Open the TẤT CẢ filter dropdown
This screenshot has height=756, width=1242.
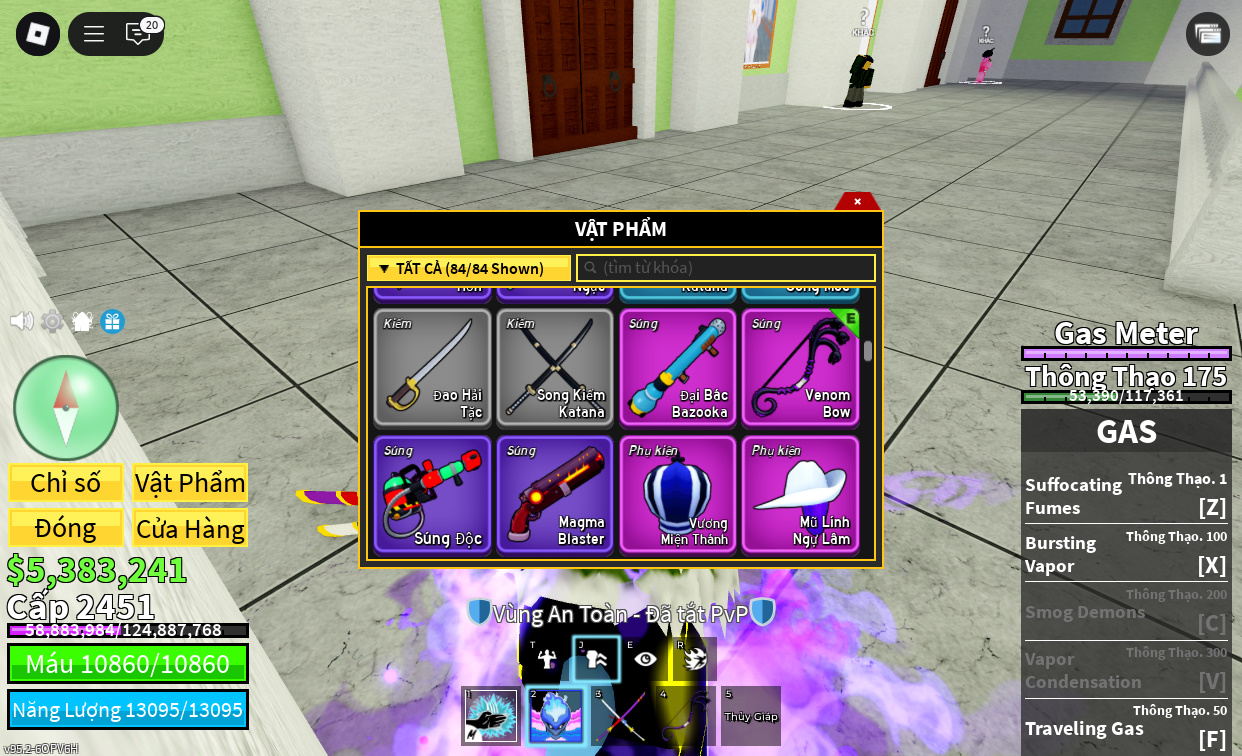(469, 268)
